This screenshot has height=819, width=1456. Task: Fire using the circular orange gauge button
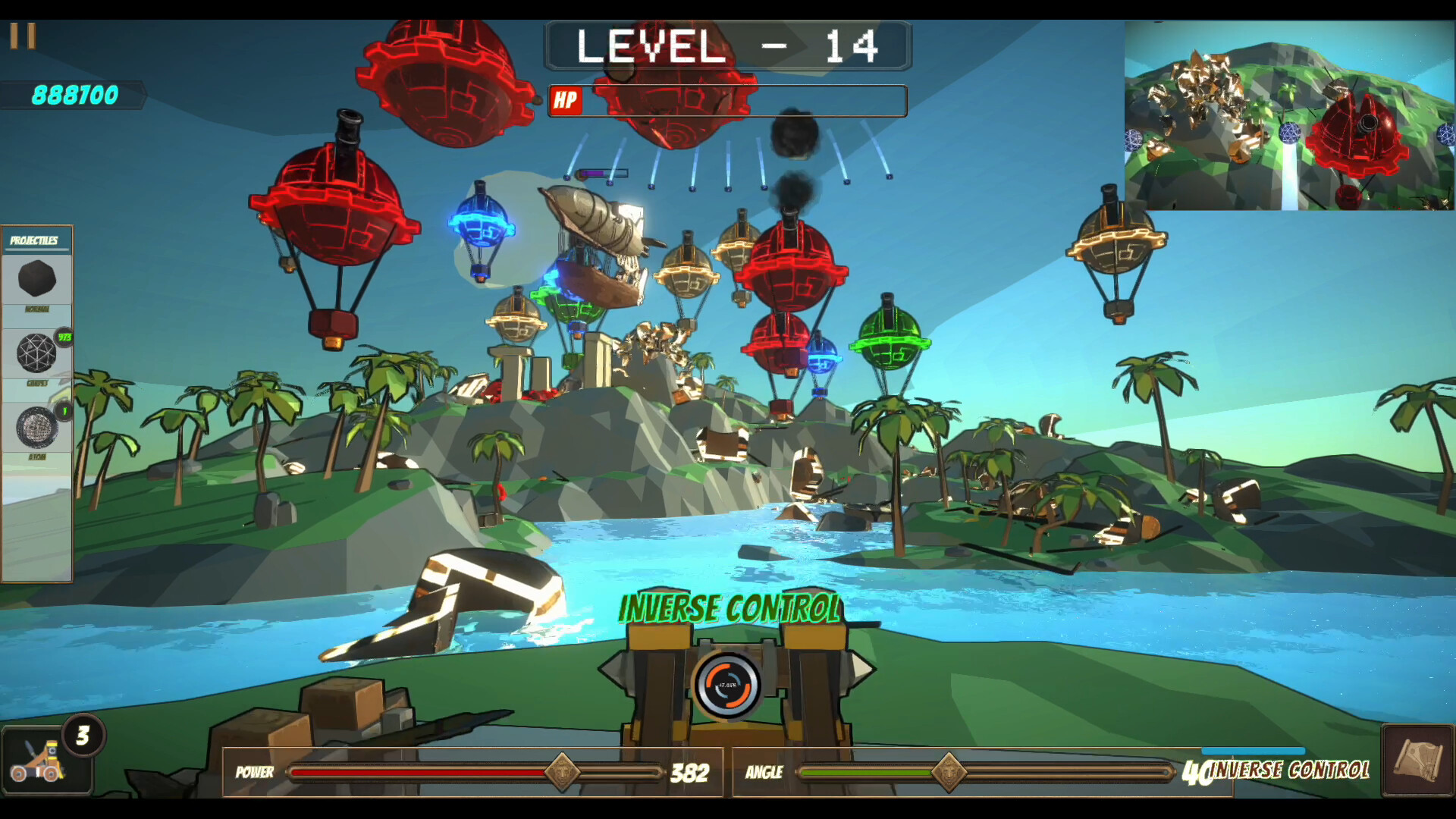click(727, 685)
